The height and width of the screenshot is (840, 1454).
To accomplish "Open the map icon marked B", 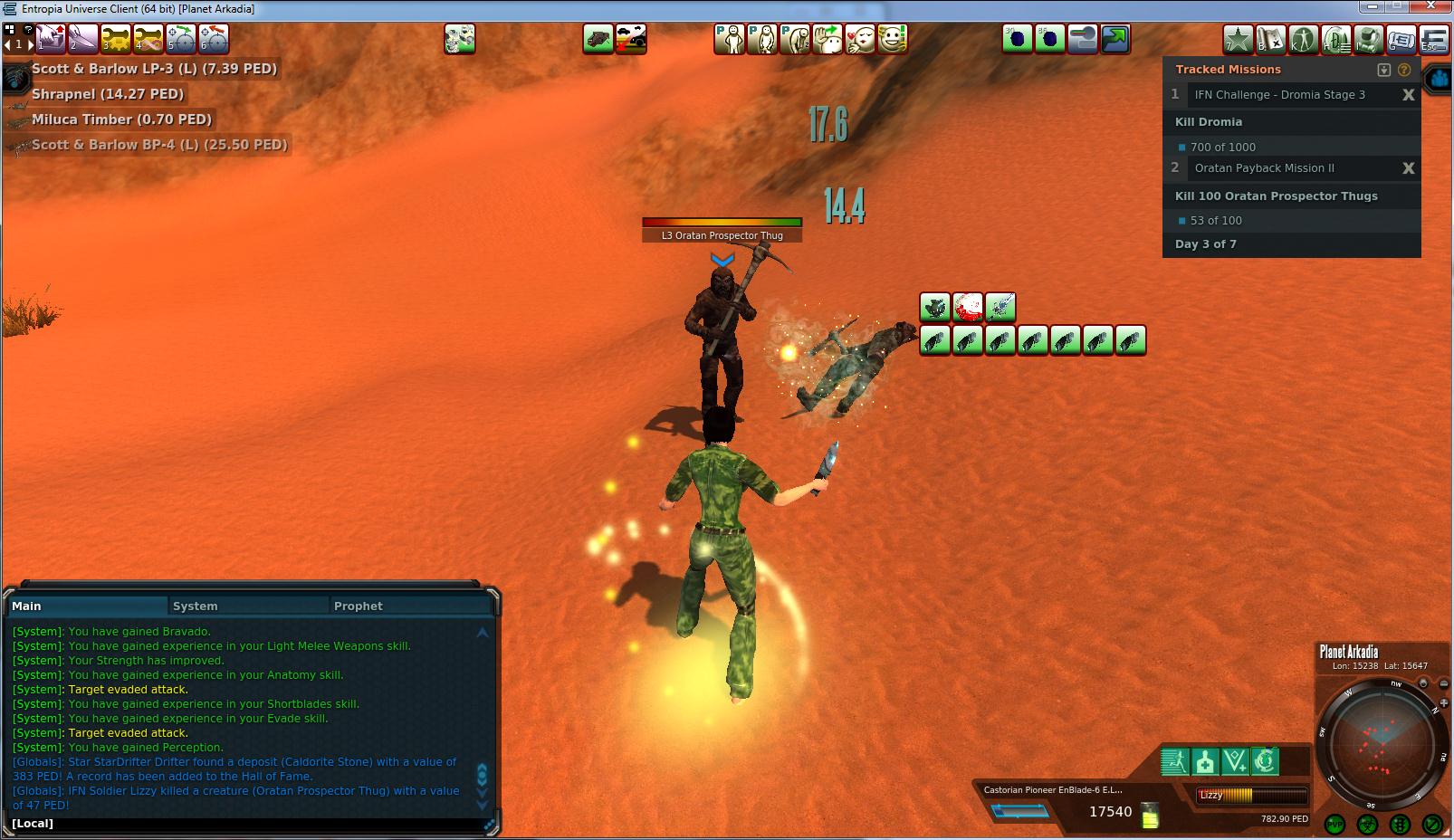I will coord(1271,39).
